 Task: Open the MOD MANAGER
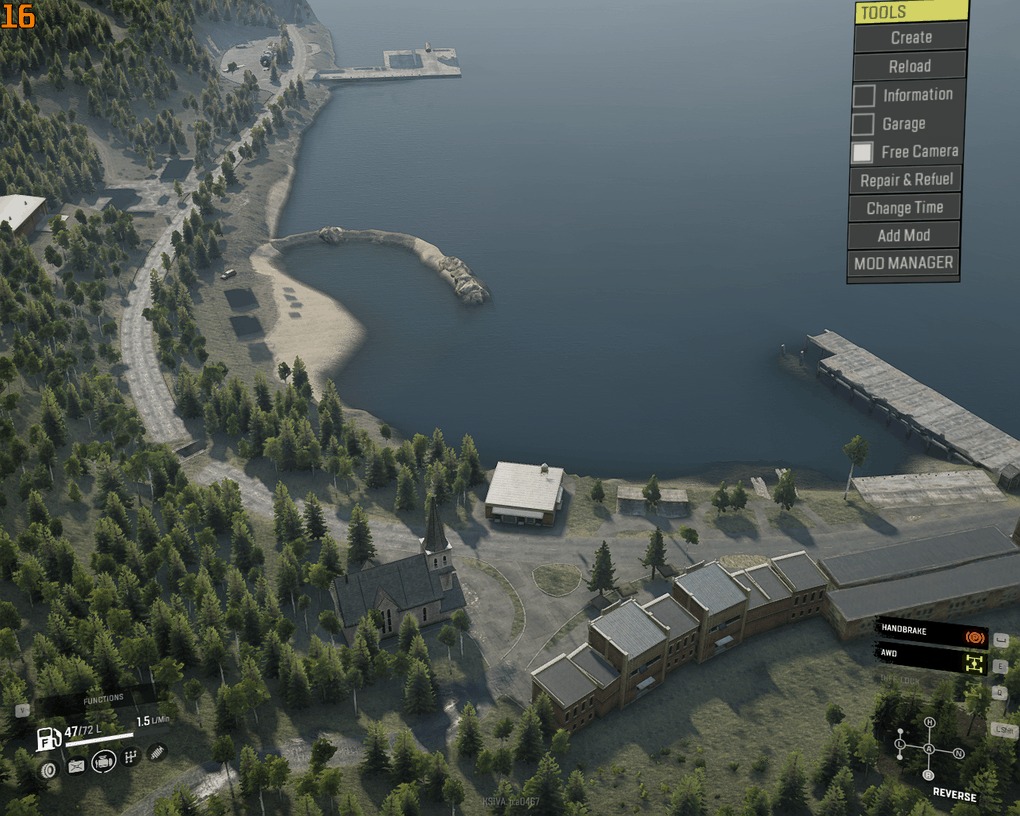point(903,263)
